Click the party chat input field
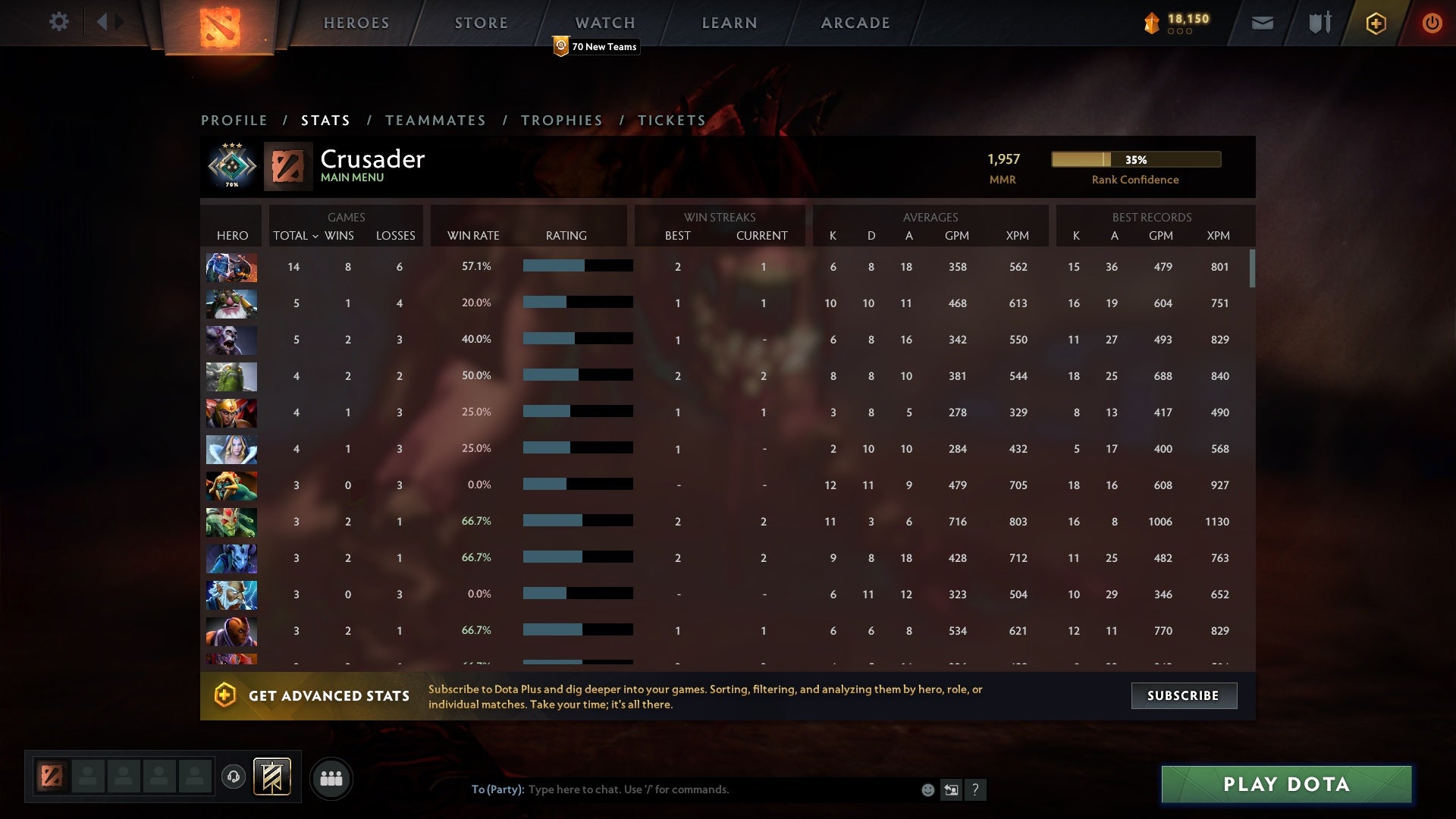 [x=682, y=789]
